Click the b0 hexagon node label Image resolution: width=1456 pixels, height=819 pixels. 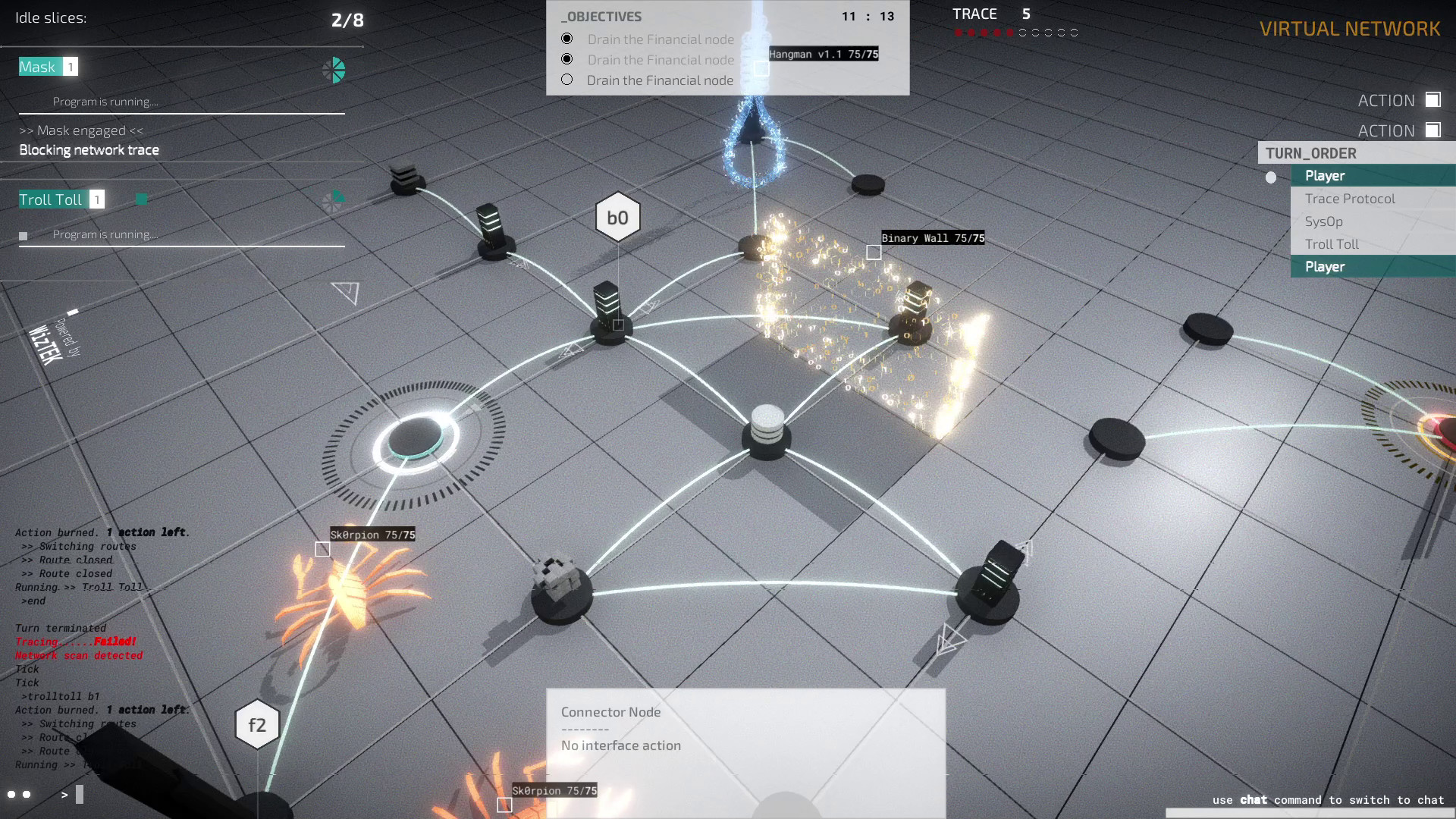617,218
